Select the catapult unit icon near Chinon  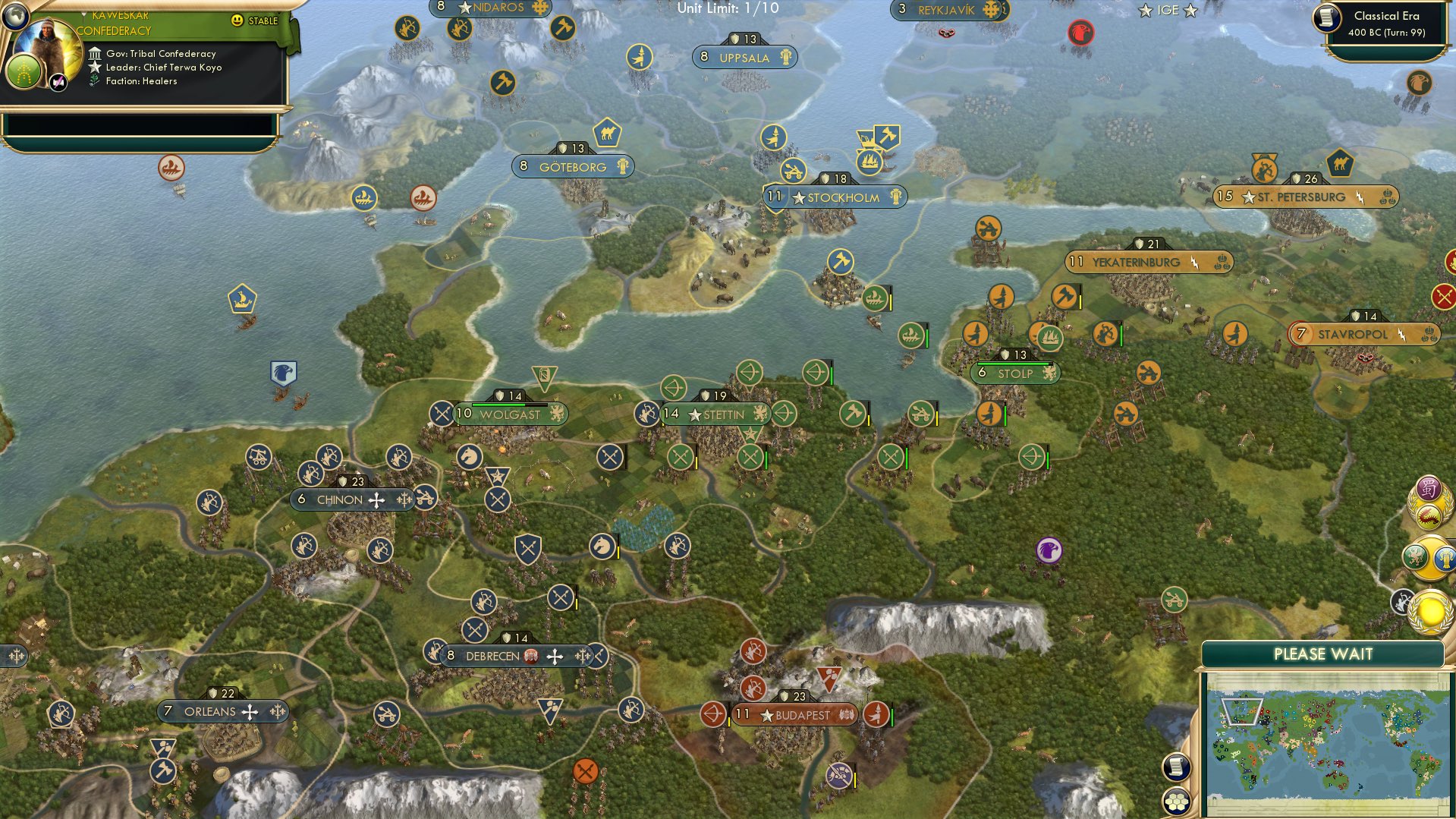[259, 458]
